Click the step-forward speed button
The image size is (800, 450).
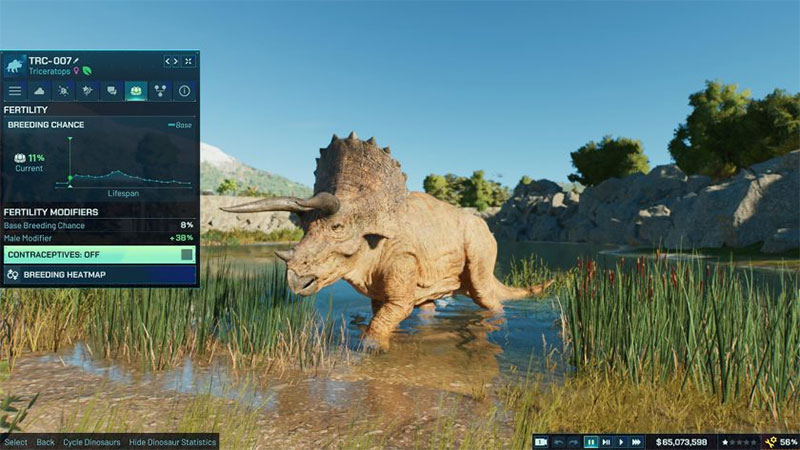[x=606, y=441]
